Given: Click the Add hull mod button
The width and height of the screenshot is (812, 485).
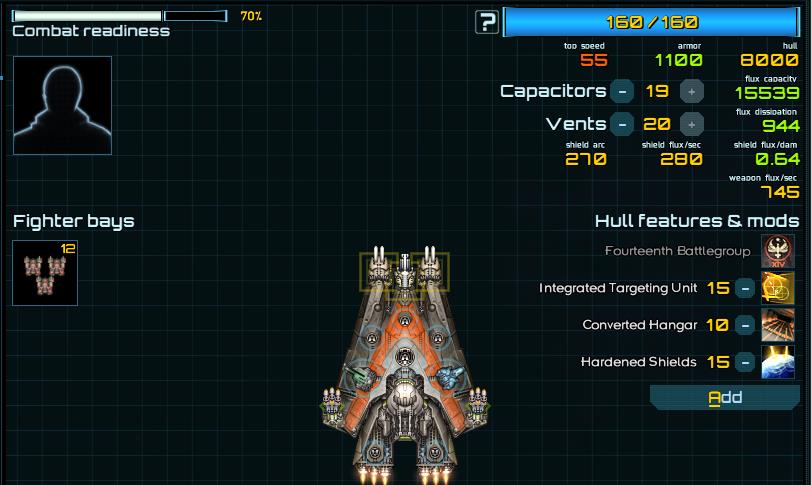Looking at the screenshot, I should tap(725, 398).
